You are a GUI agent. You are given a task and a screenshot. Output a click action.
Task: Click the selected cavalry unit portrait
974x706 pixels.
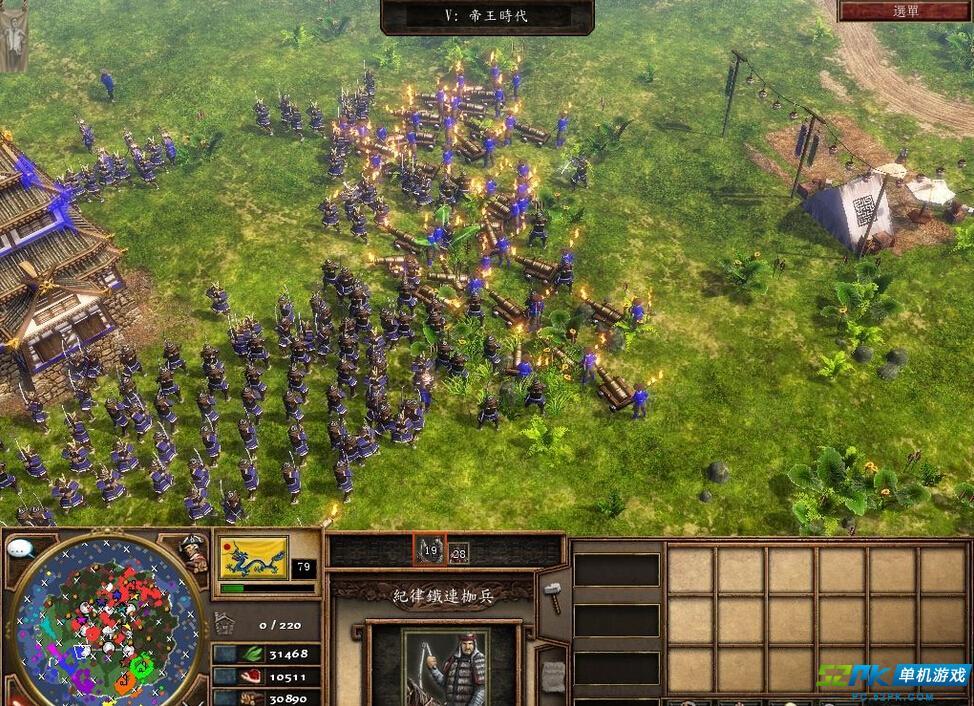(445, 665)
